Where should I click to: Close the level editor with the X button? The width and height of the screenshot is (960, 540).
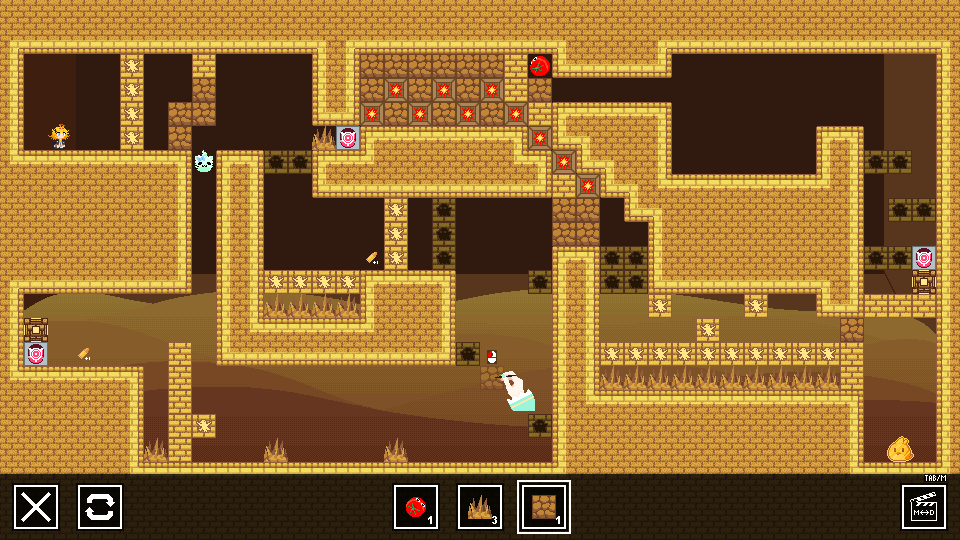pos(36,507)
